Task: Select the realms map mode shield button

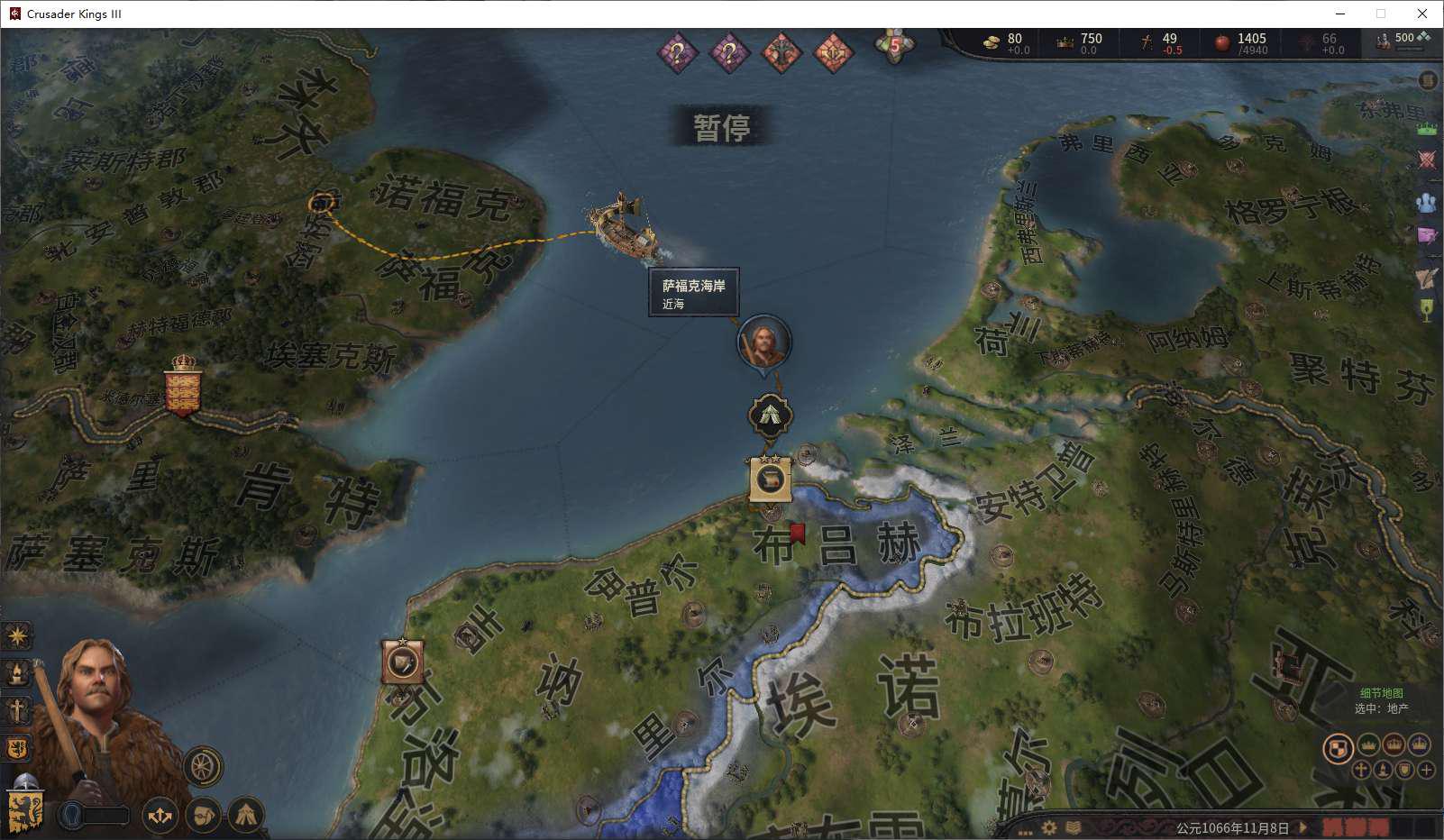Action: pyautogui.click(x=1338, y=747)
